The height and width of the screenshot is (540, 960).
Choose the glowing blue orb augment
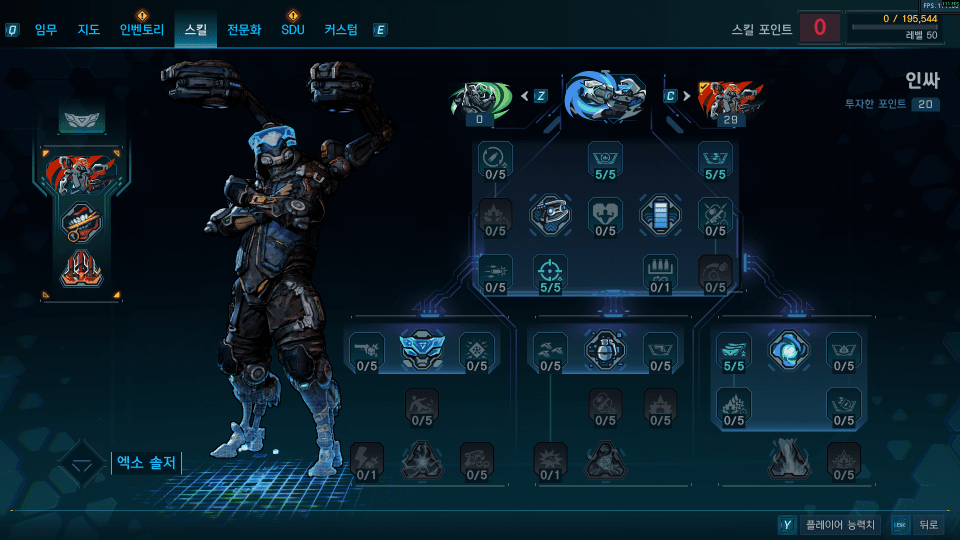[x=788, y=349]
